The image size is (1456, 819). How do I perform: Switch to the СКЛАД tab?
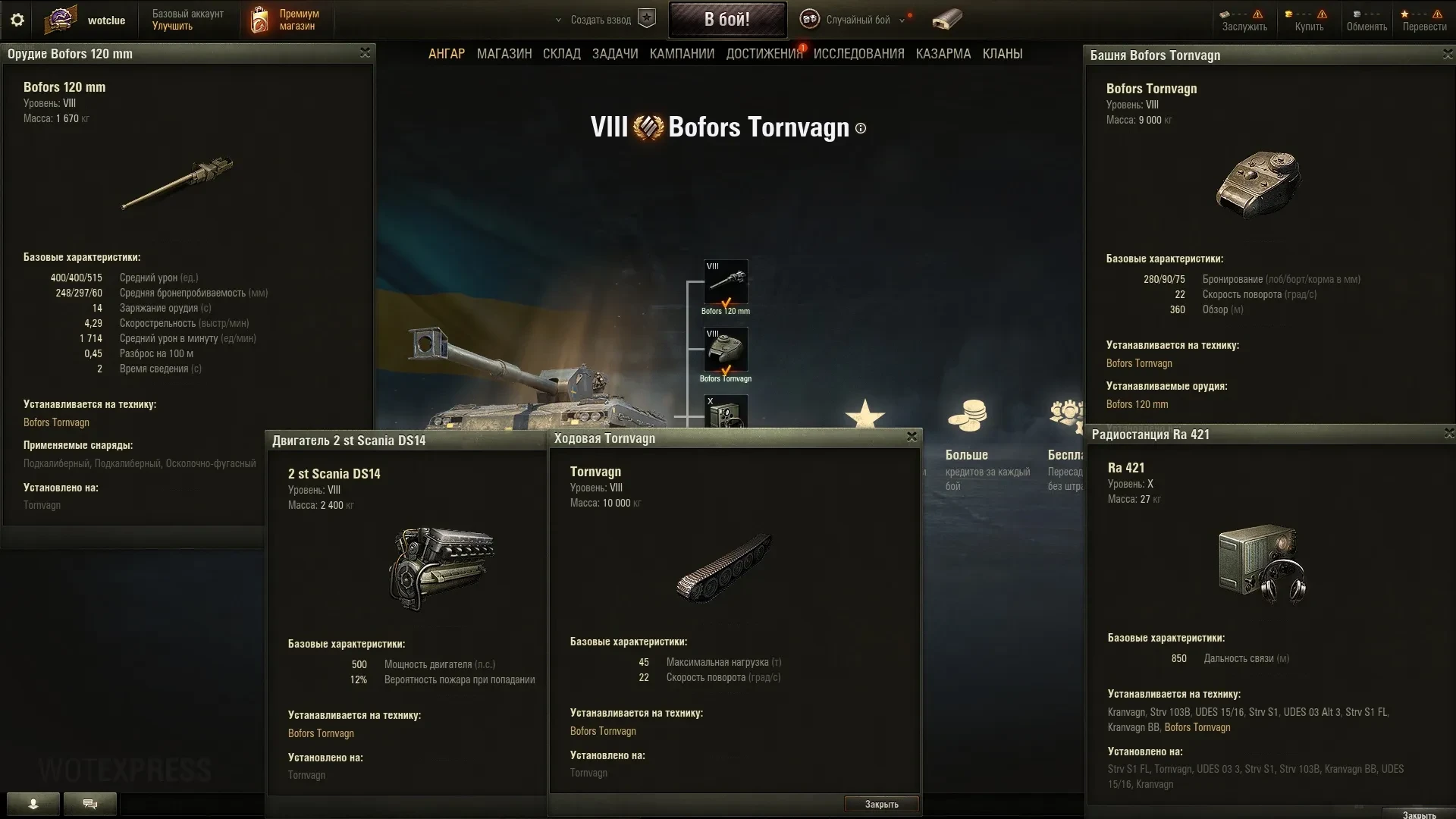click(562, 54)
